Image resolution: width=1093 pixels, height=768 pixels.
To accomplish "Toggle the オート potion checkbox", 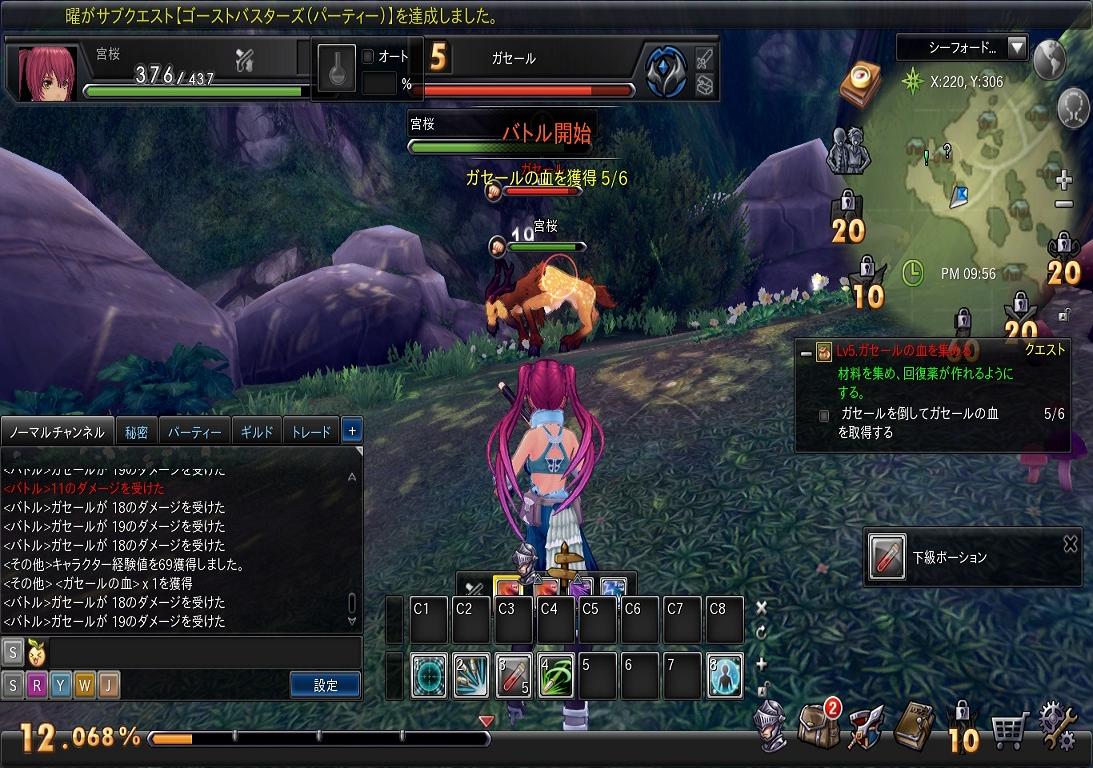I will tap(368, 57).
